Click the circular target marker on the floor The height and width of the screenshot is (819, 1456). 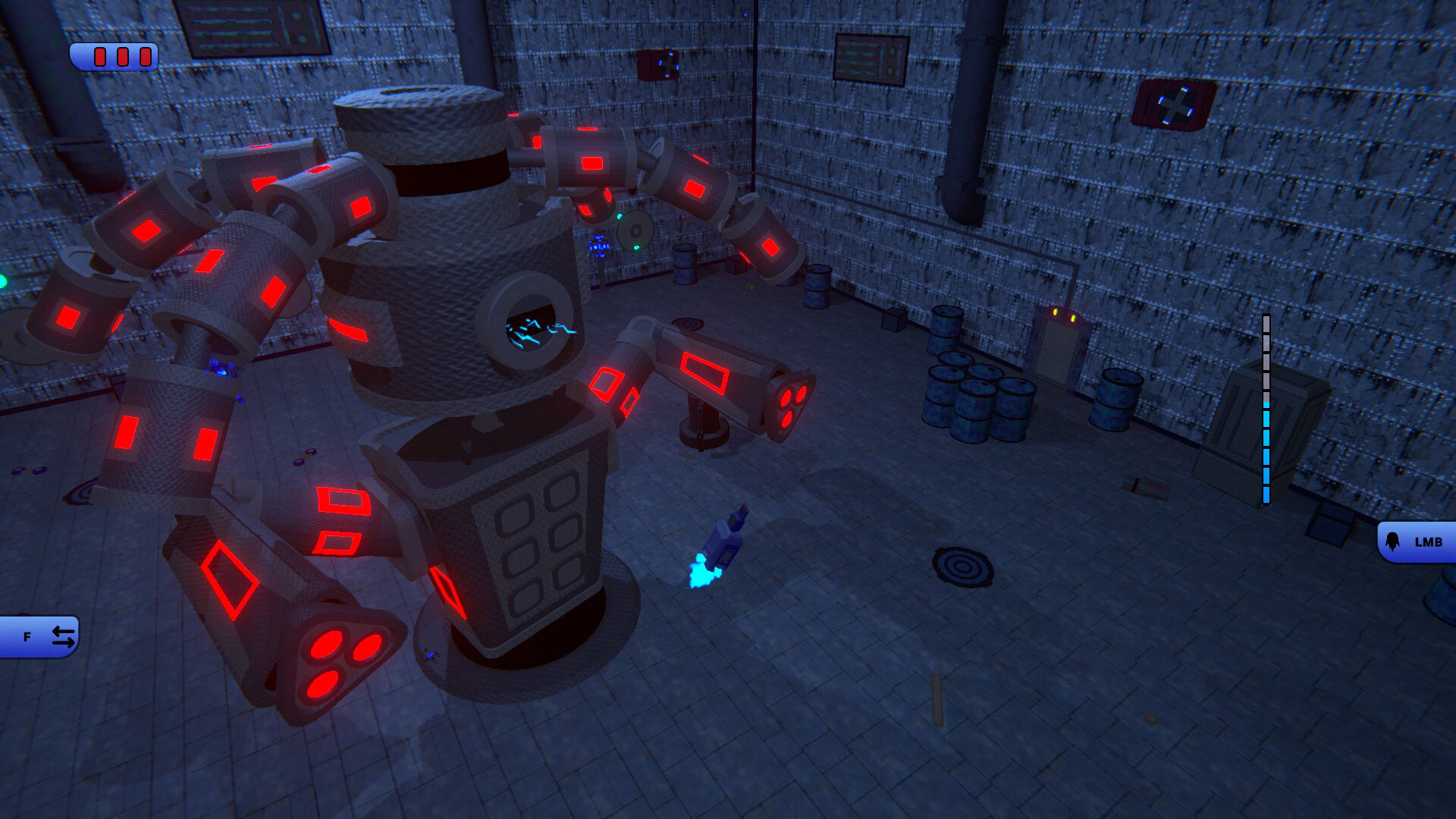pyautogui.click(x=961, y=566)
